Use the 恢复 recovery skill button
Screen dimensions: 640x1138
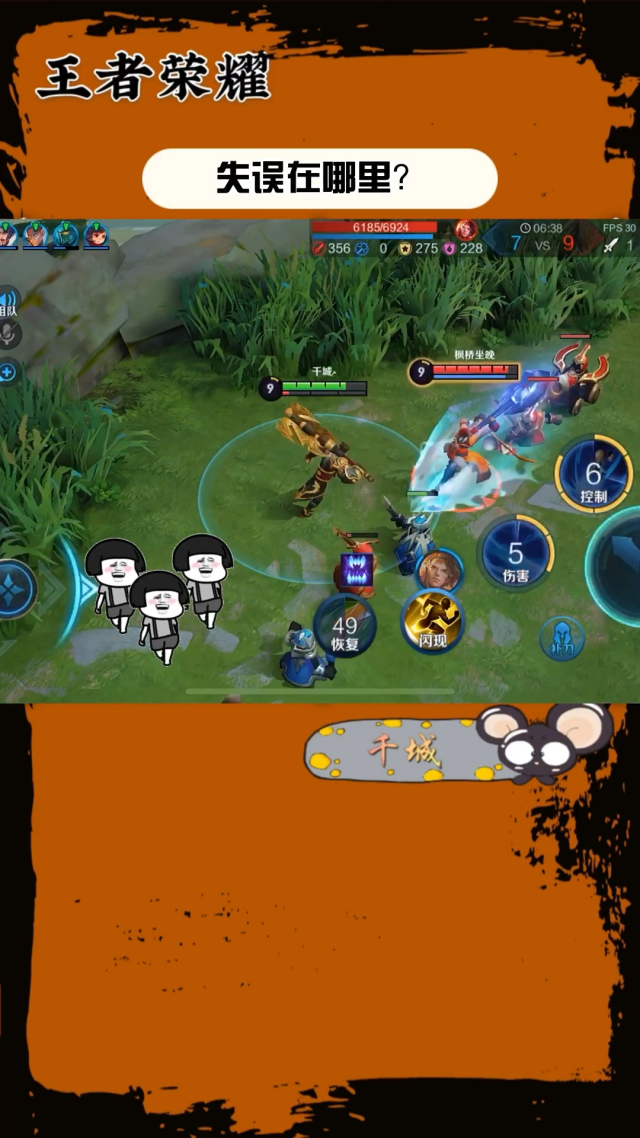click(x=345, y=628)
